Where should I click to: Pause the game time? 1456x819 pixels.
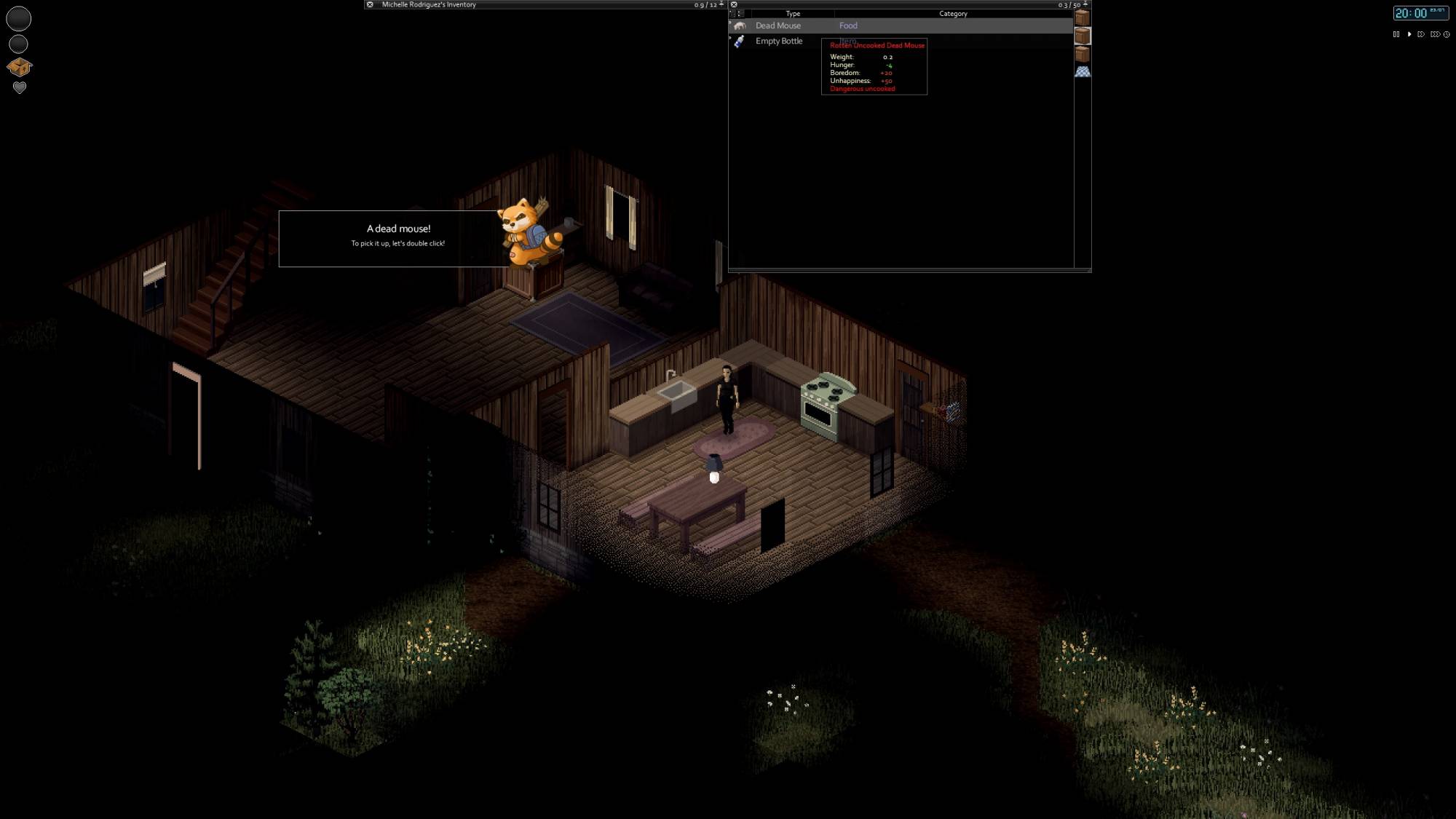click(x=1396, y=34)
